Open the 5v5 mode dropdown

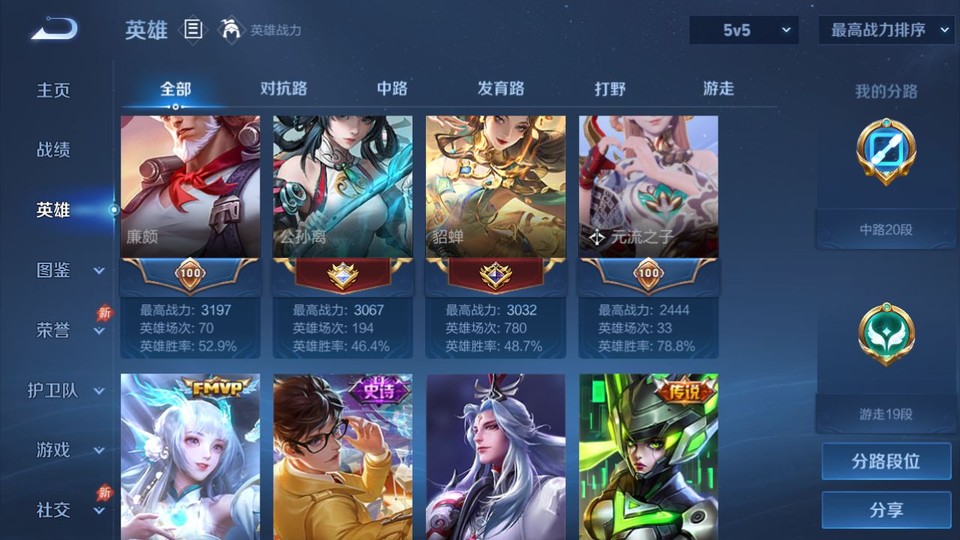click(x=743, y=31)
